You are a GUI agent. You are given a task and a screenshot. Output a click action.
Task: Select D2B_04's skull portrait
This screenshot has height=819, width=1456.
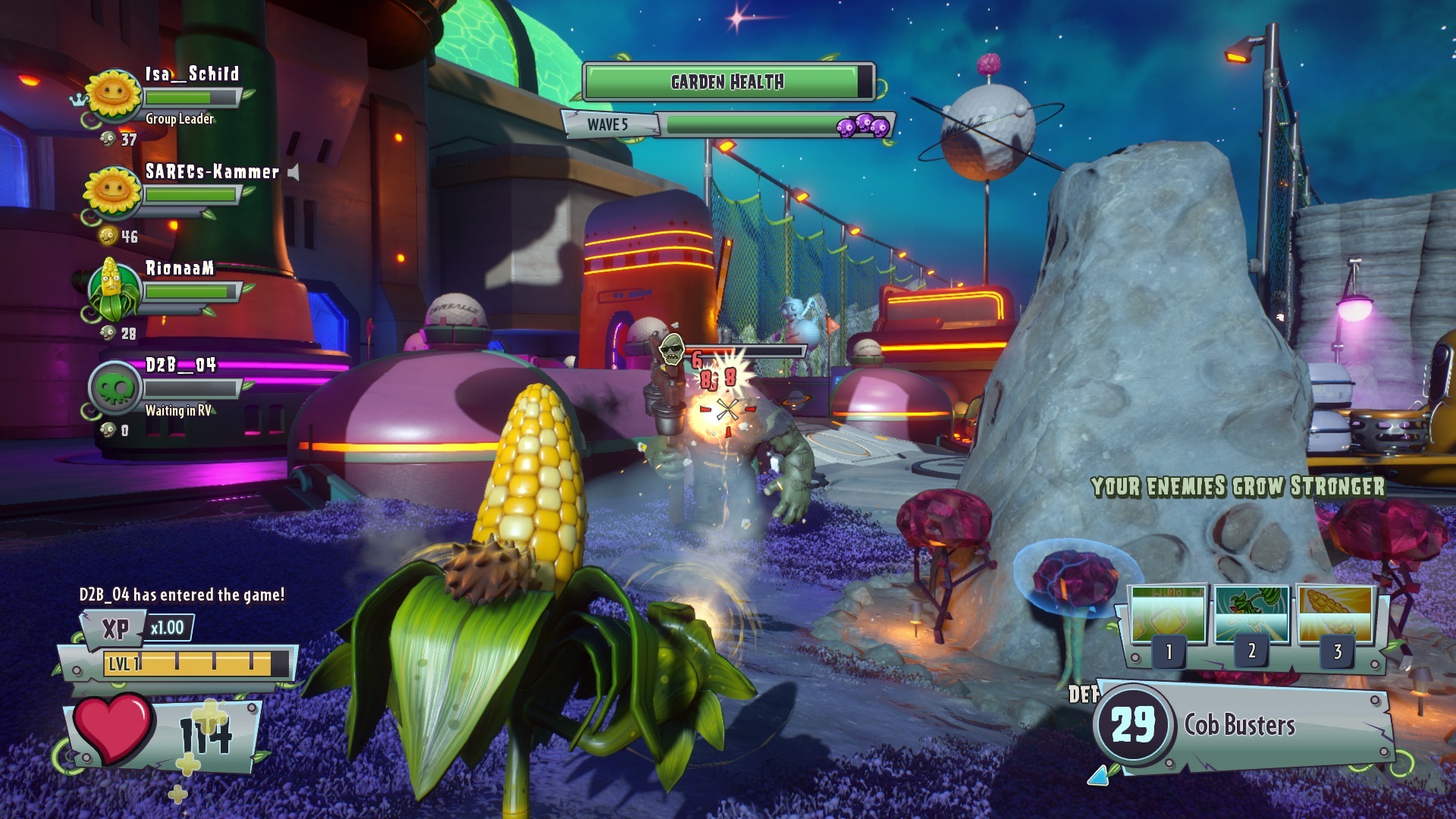click(115, 388)
